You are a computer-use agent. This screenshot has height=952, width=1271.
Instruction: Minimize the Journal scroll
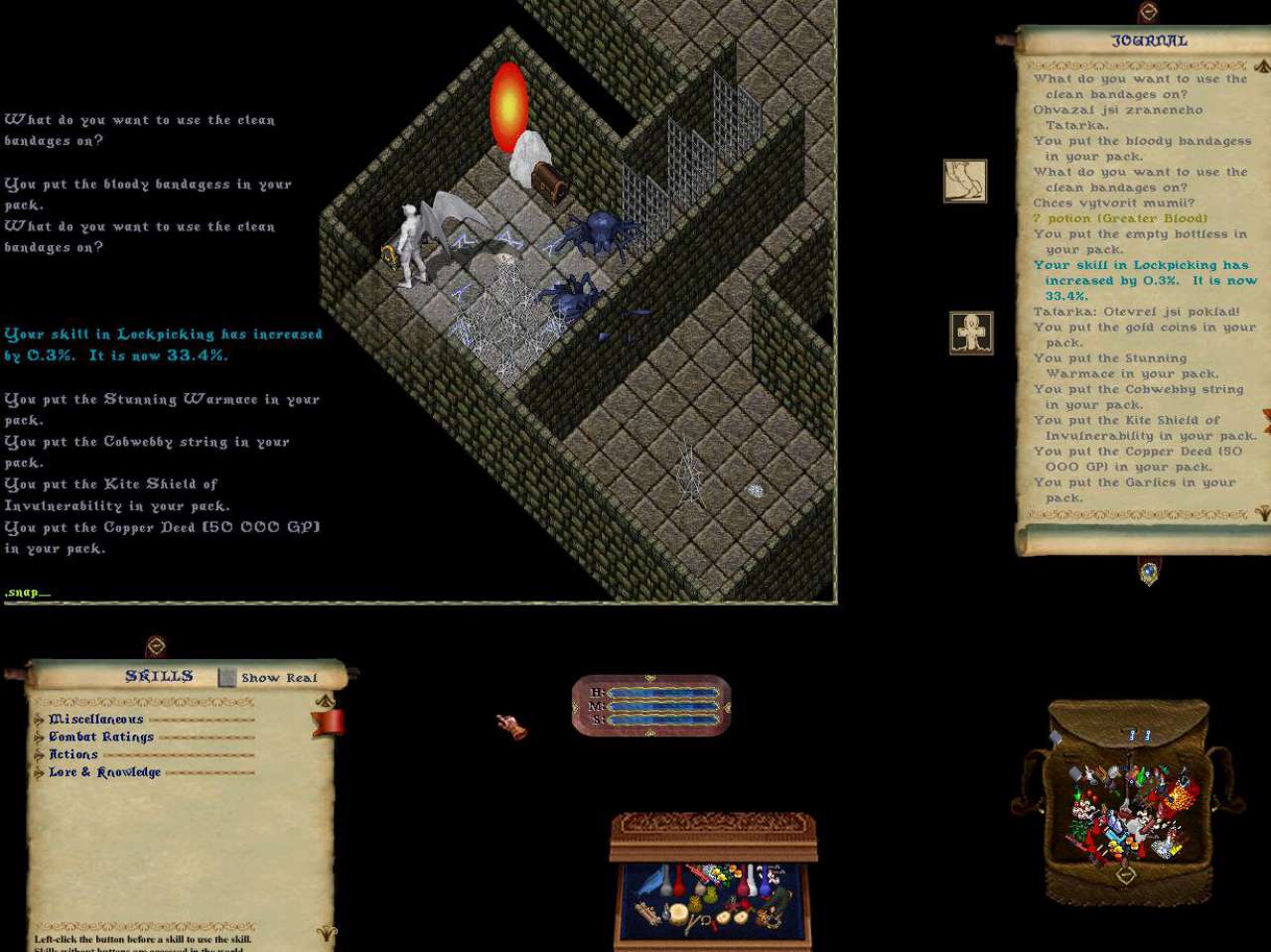pyautogui.click(x=1149, y=12)
